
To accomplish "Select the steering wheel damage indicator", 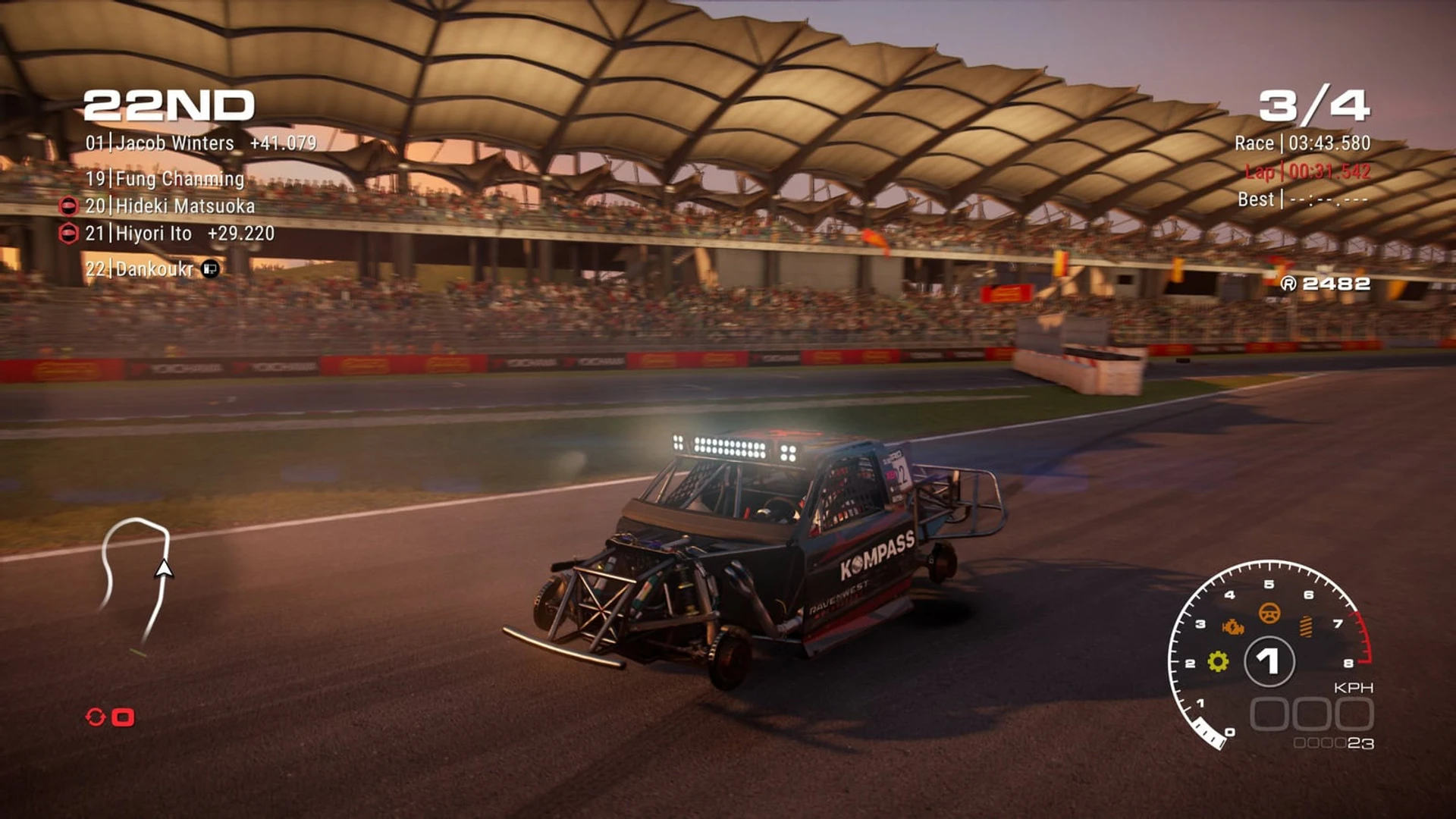I will (1269, 613).
